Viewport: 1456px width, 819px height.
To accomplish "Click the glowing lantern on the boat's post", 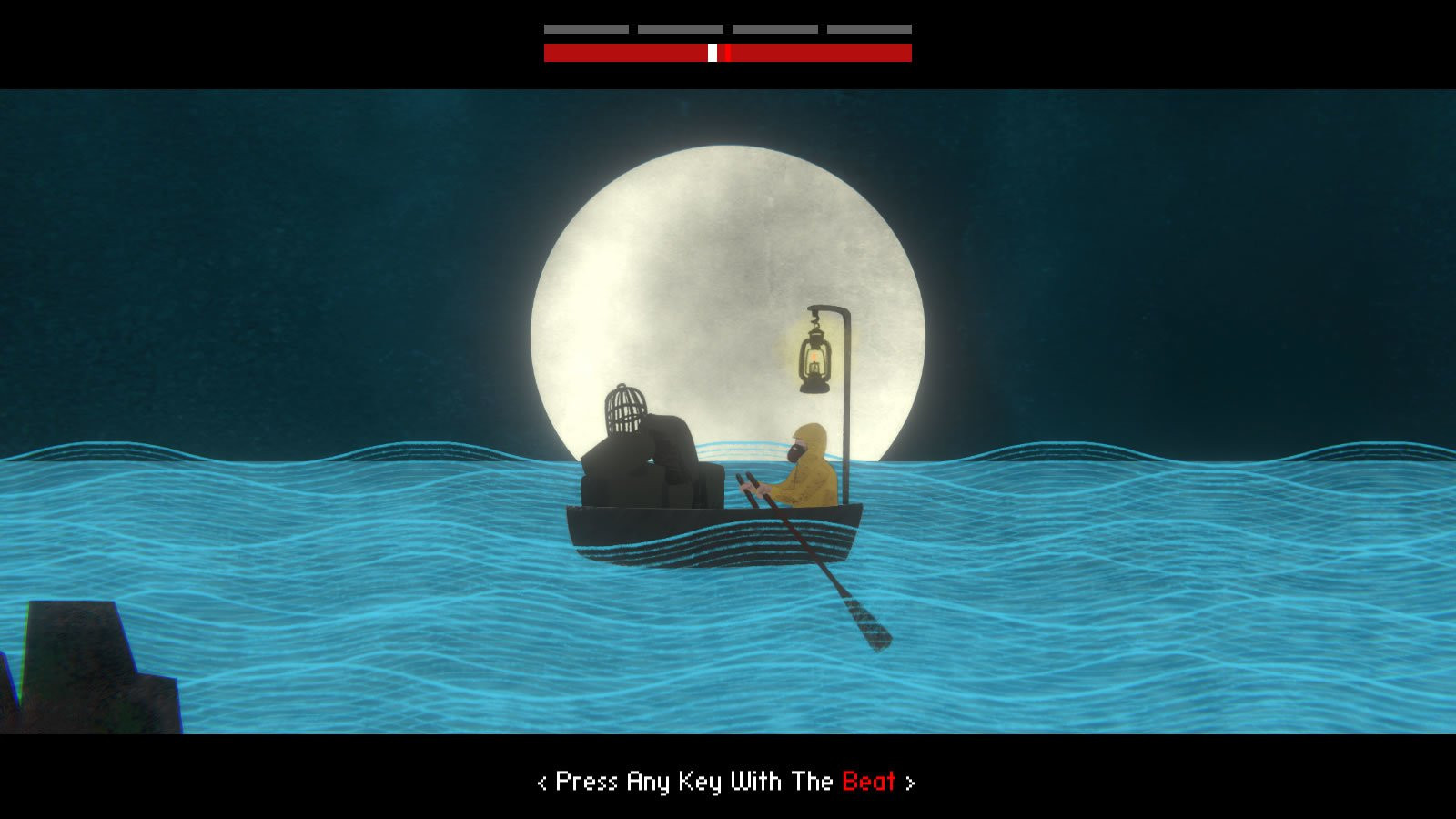I will click(816, 355).
